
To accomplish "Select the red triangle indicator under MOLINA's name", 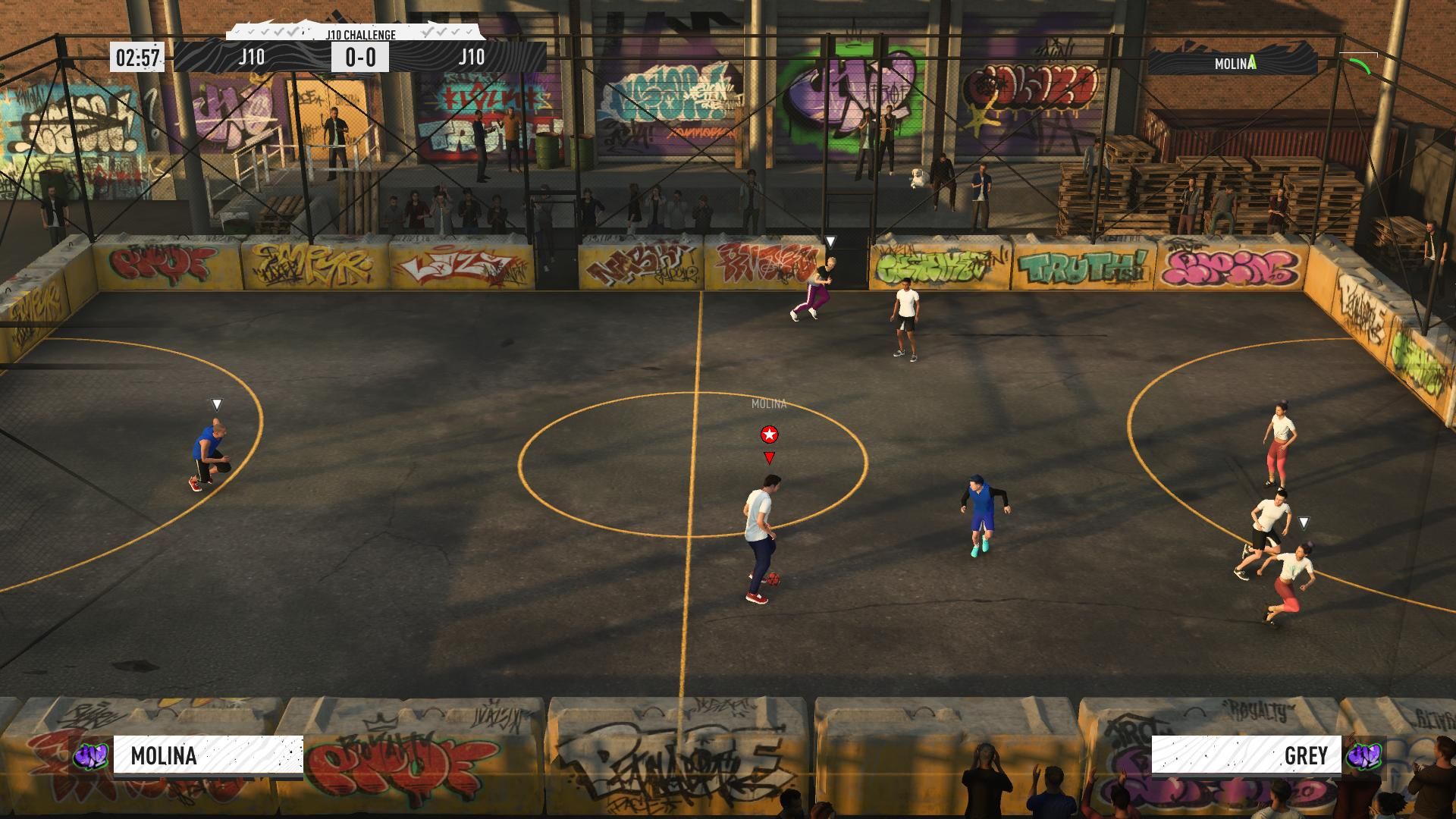I will point(770,458).
